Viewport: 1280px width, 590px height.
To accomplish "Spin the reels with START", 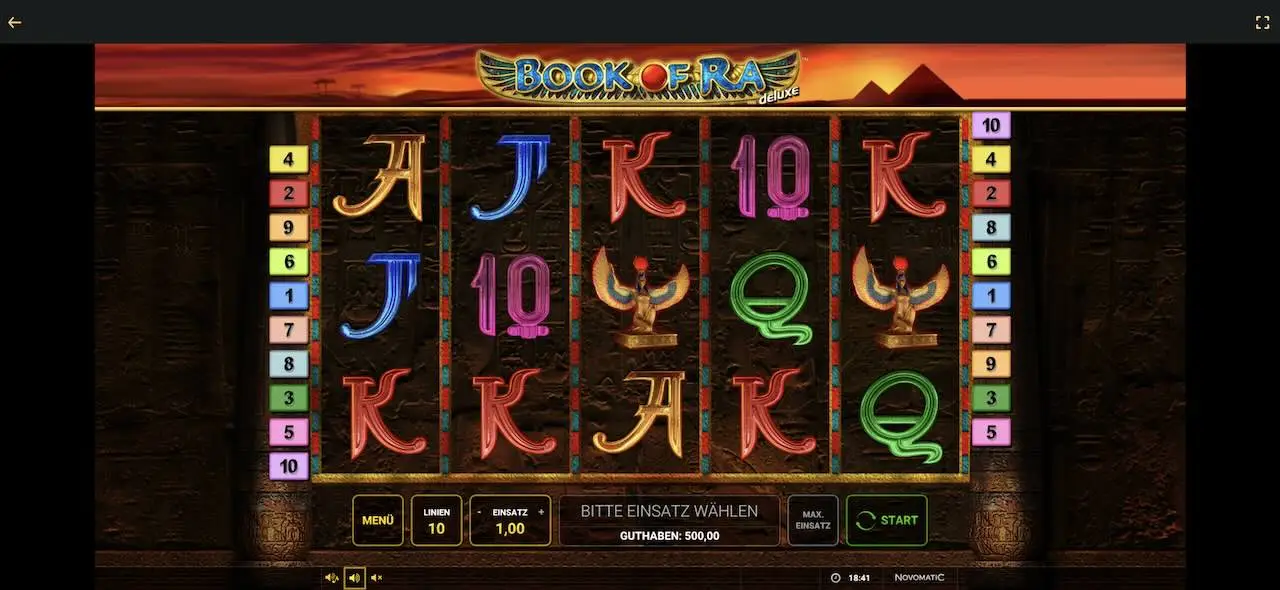I will coord(886,520).
